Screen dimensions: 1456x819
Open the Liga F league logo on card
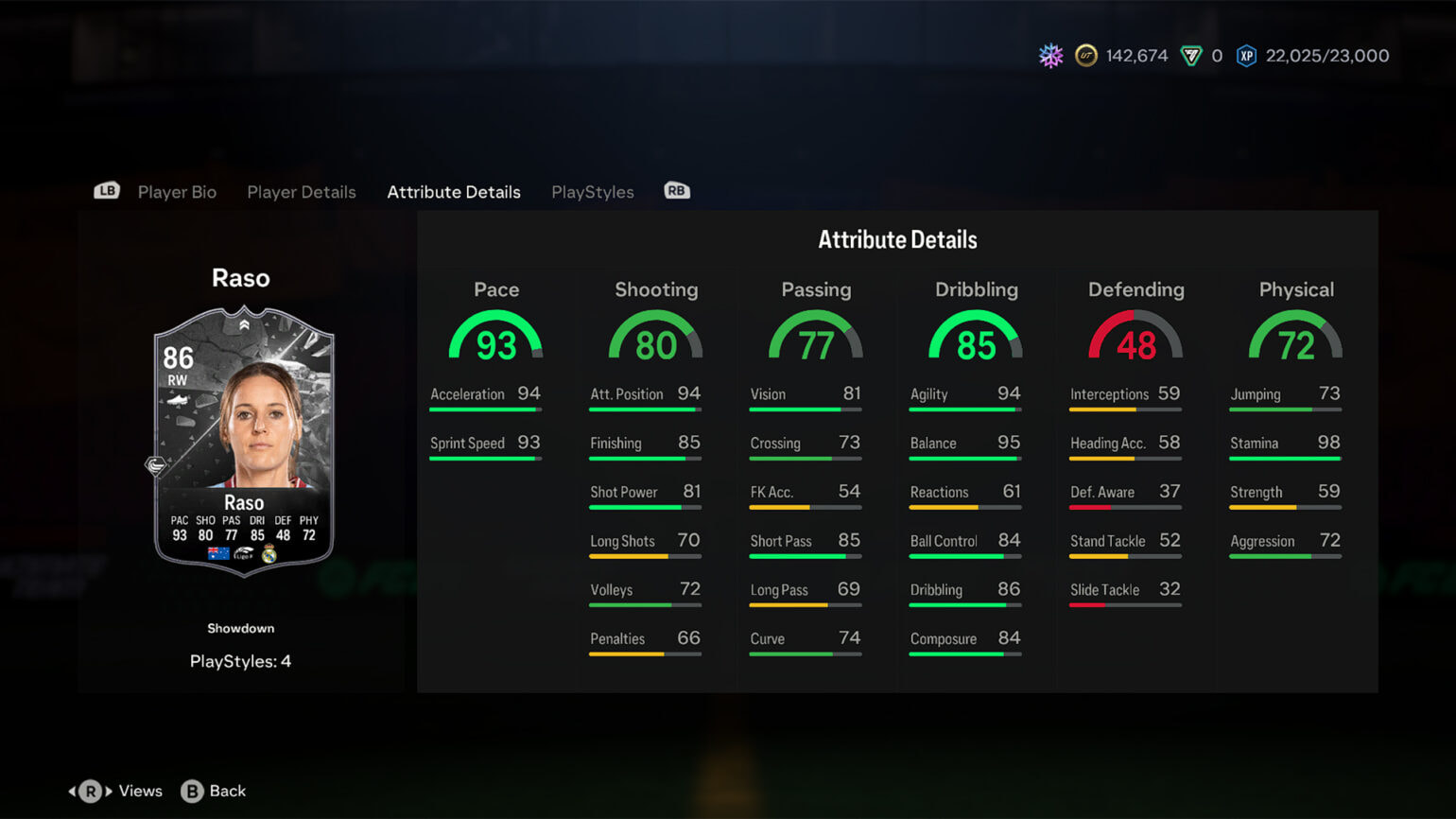click(x=244, y=553)
